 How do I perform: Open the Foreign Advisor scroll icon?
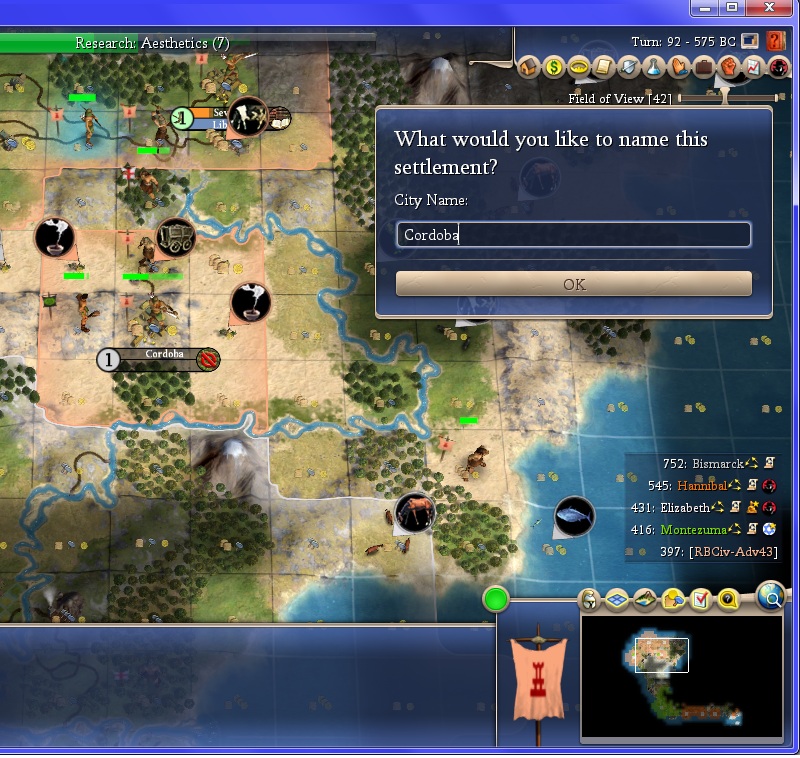point(604,68)
